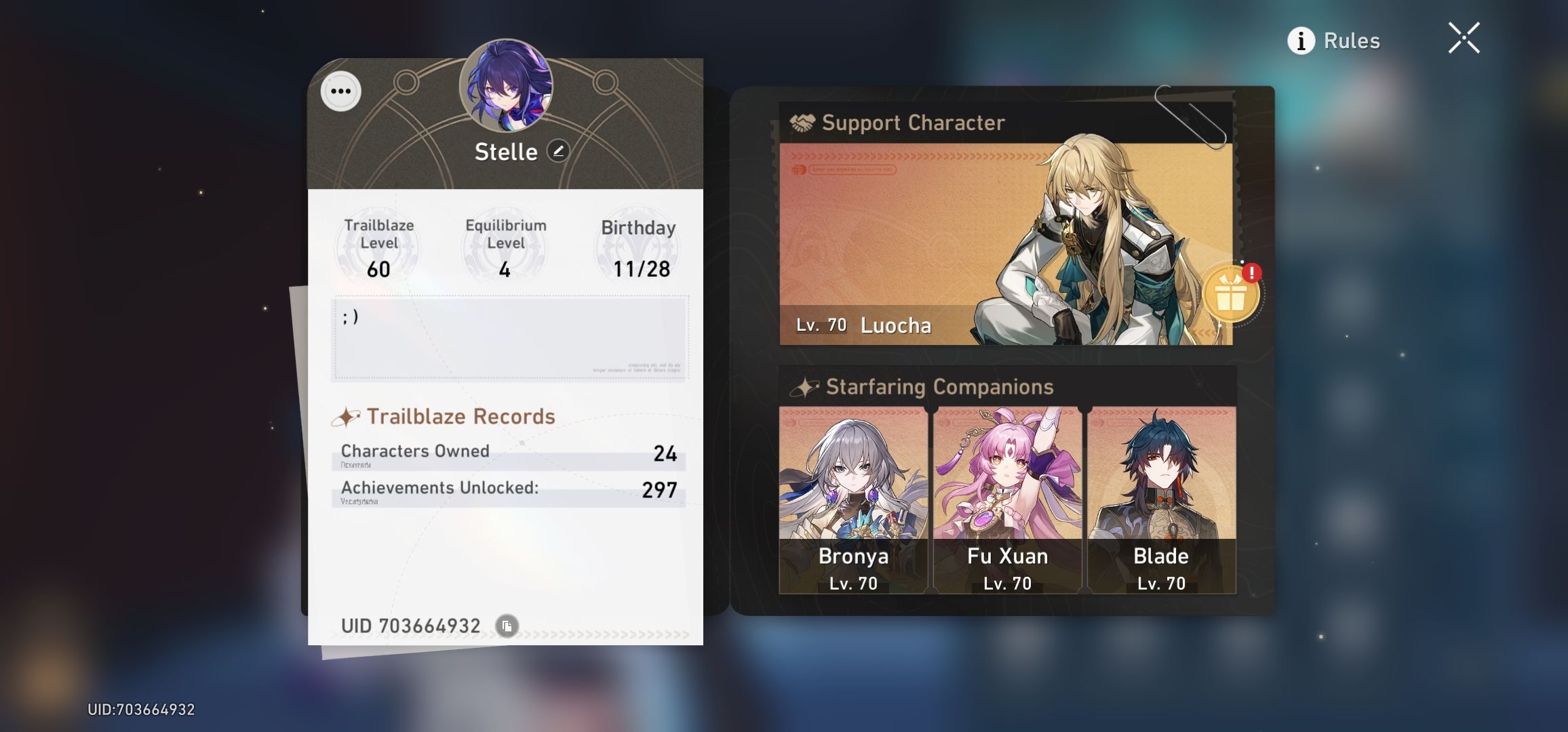Click the info icon next to Rules
The height and width of the screenshot is (732, 1568).
click(x=1300, y=40)
